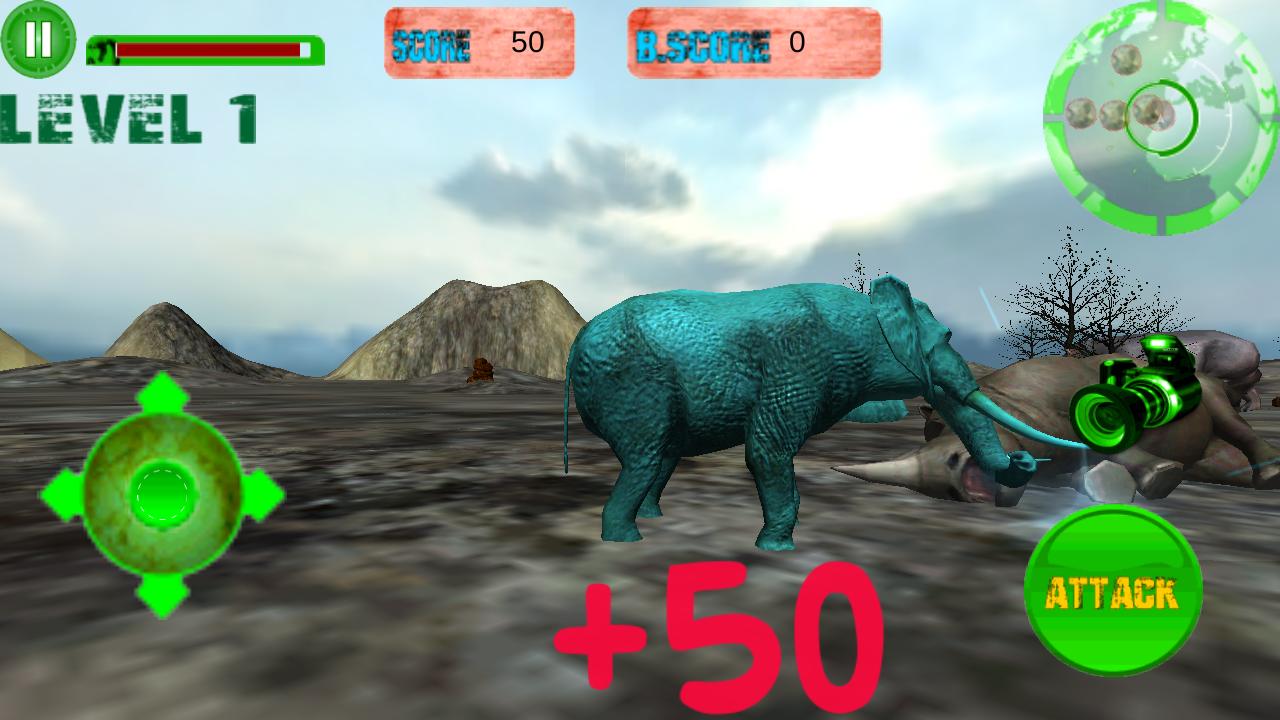This screenshot has width=1280, height=720.
Task: Tap the top enemy blip on the radar
Action: click(x=1125, y=61)
